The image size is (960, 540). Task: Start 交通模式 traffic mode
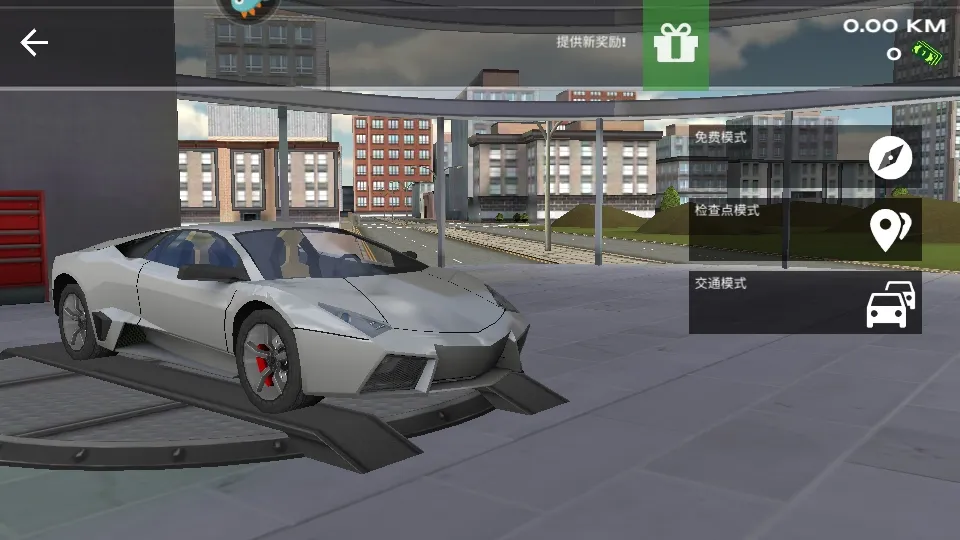click(804, 302)
